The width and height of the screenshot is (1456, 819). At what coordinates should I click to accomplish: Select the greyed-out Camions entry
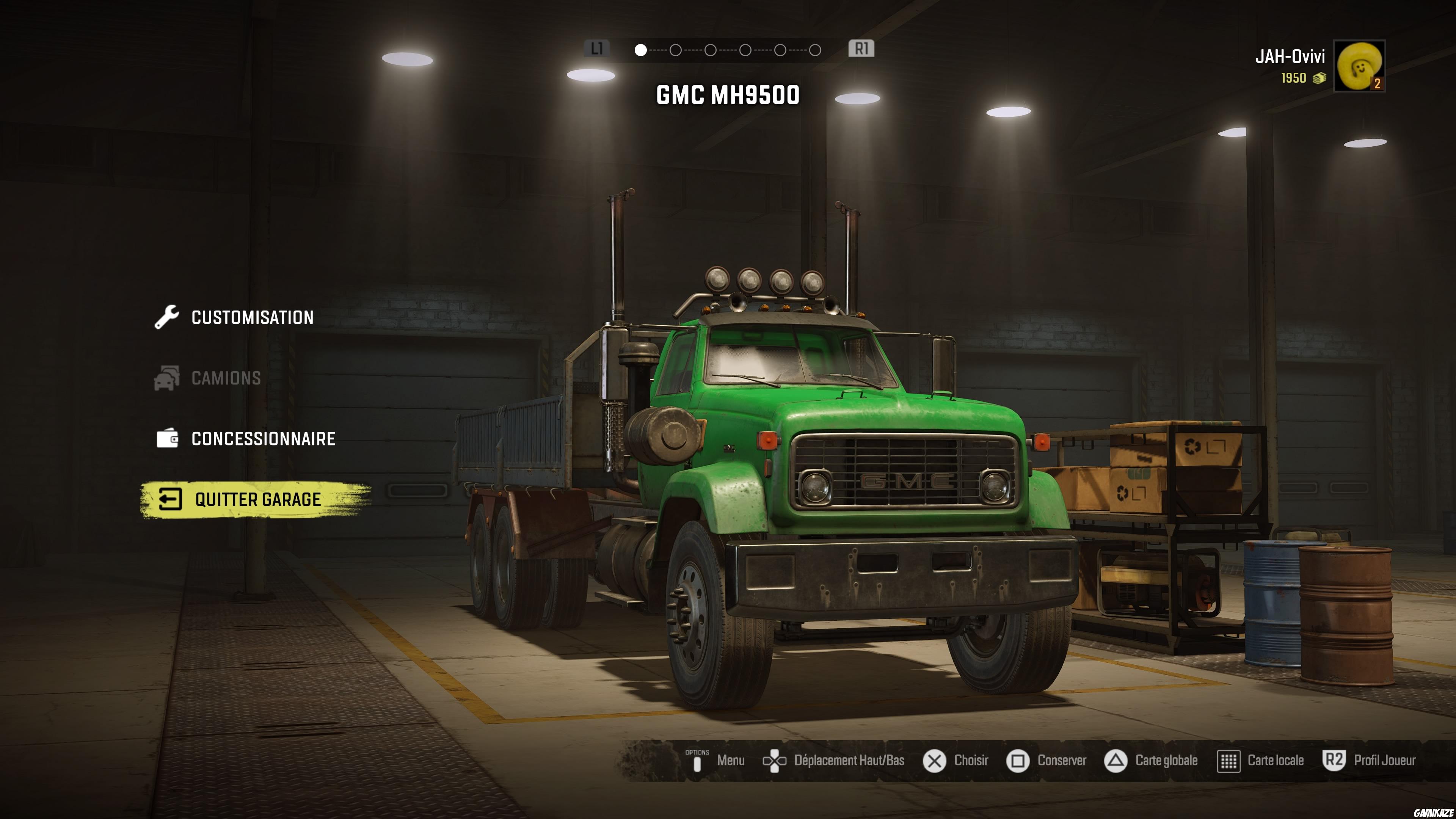pyautogui.click(x=226, y=378)
